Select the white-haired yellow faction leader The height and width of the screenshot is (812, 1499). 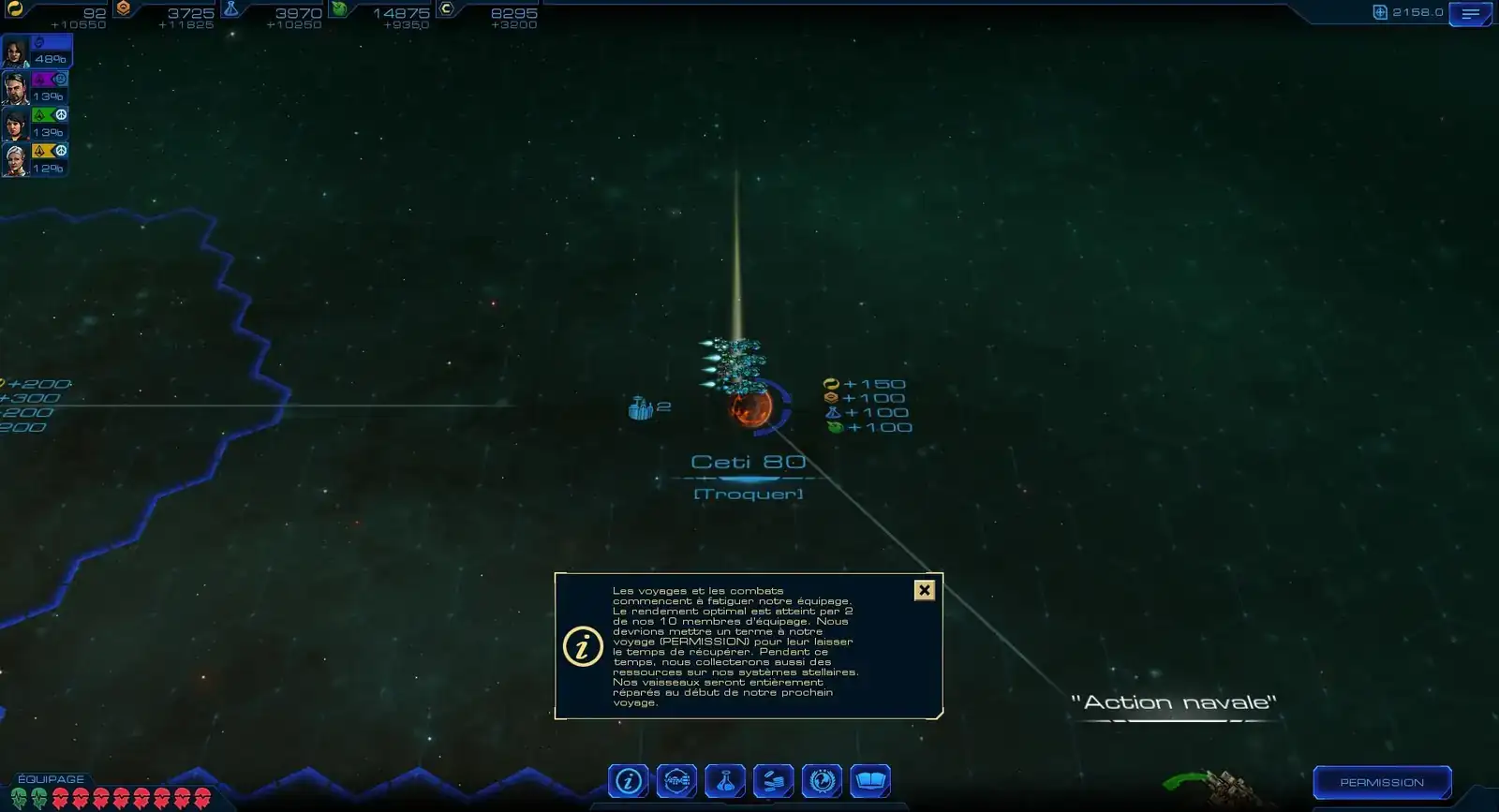pyautogui.click(x=16, y=160)
